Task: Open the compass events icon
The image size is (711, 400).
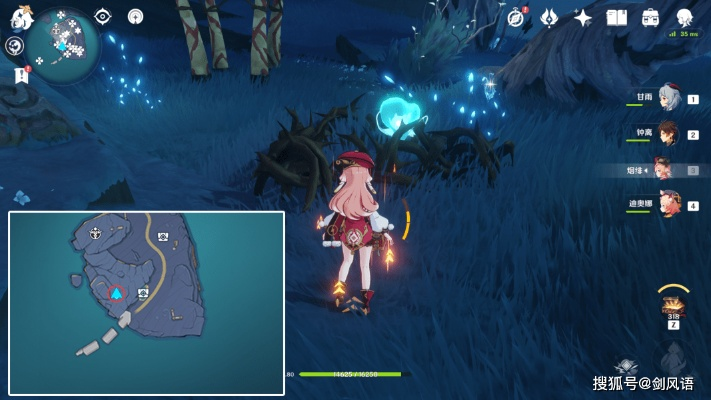Action: pos(516,17)
